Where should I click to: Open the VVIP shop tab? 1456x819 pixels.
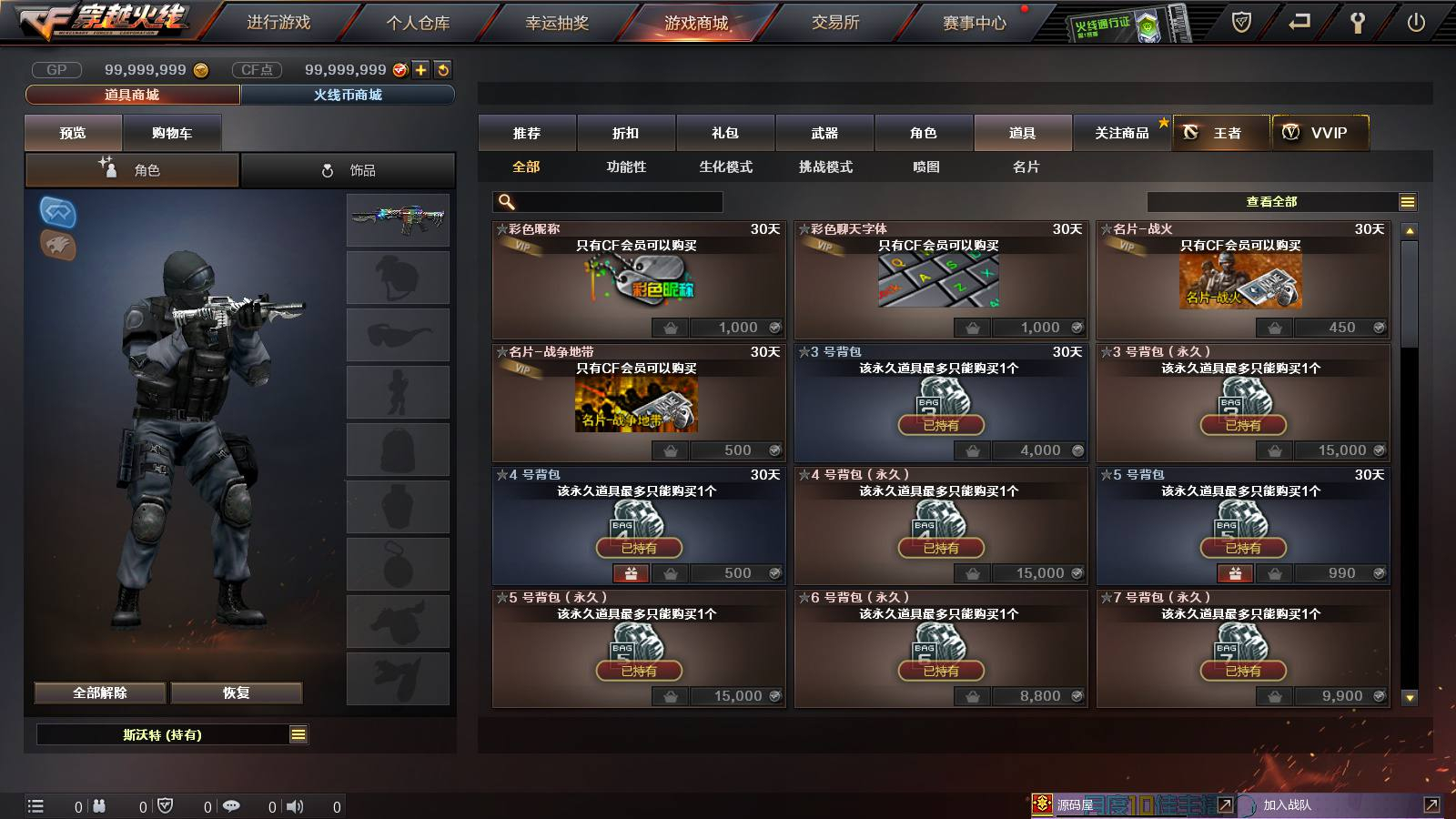coord(1319,133)
